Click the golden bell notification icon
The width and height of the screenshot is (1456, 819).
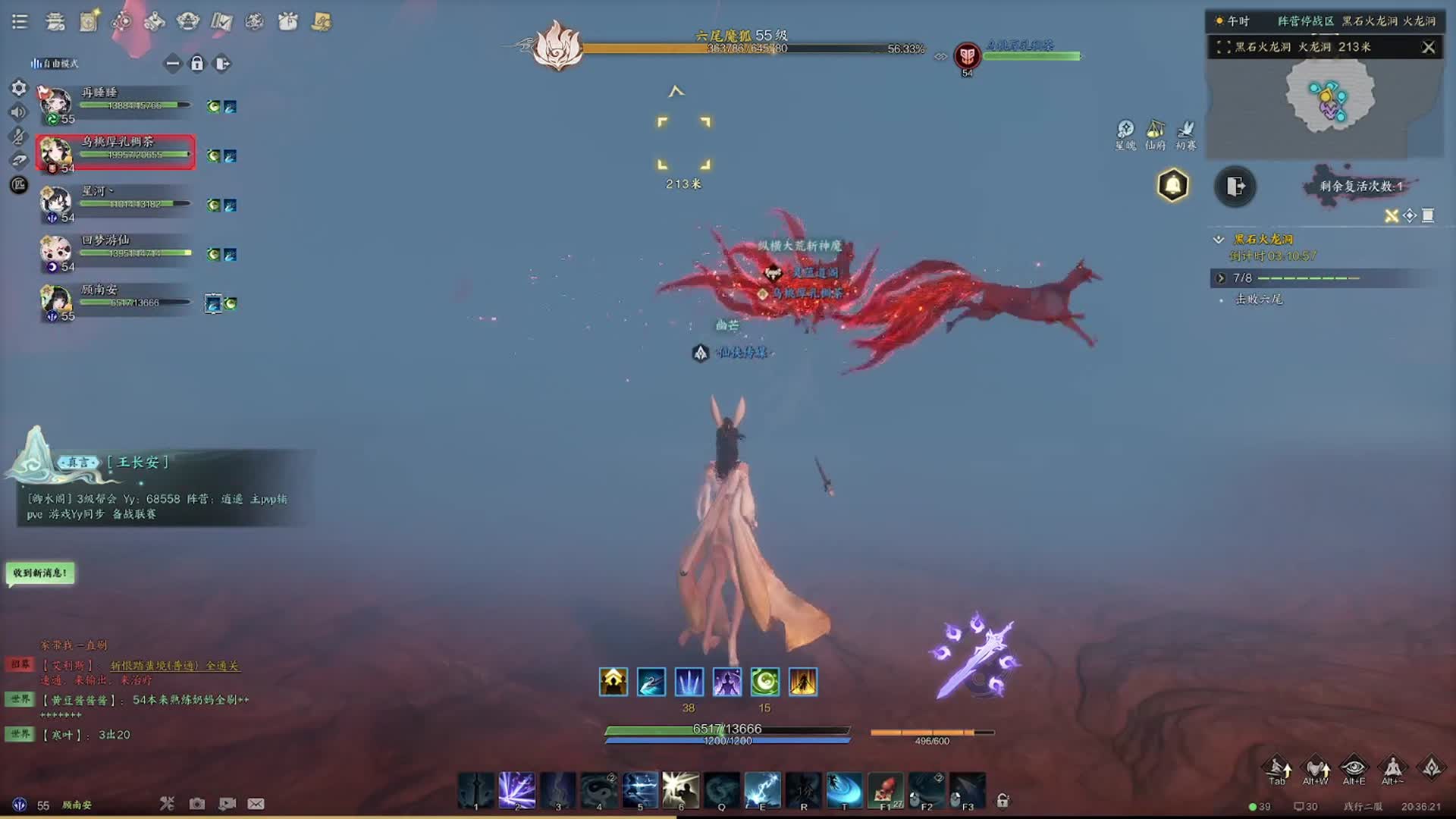point(1172,186)
